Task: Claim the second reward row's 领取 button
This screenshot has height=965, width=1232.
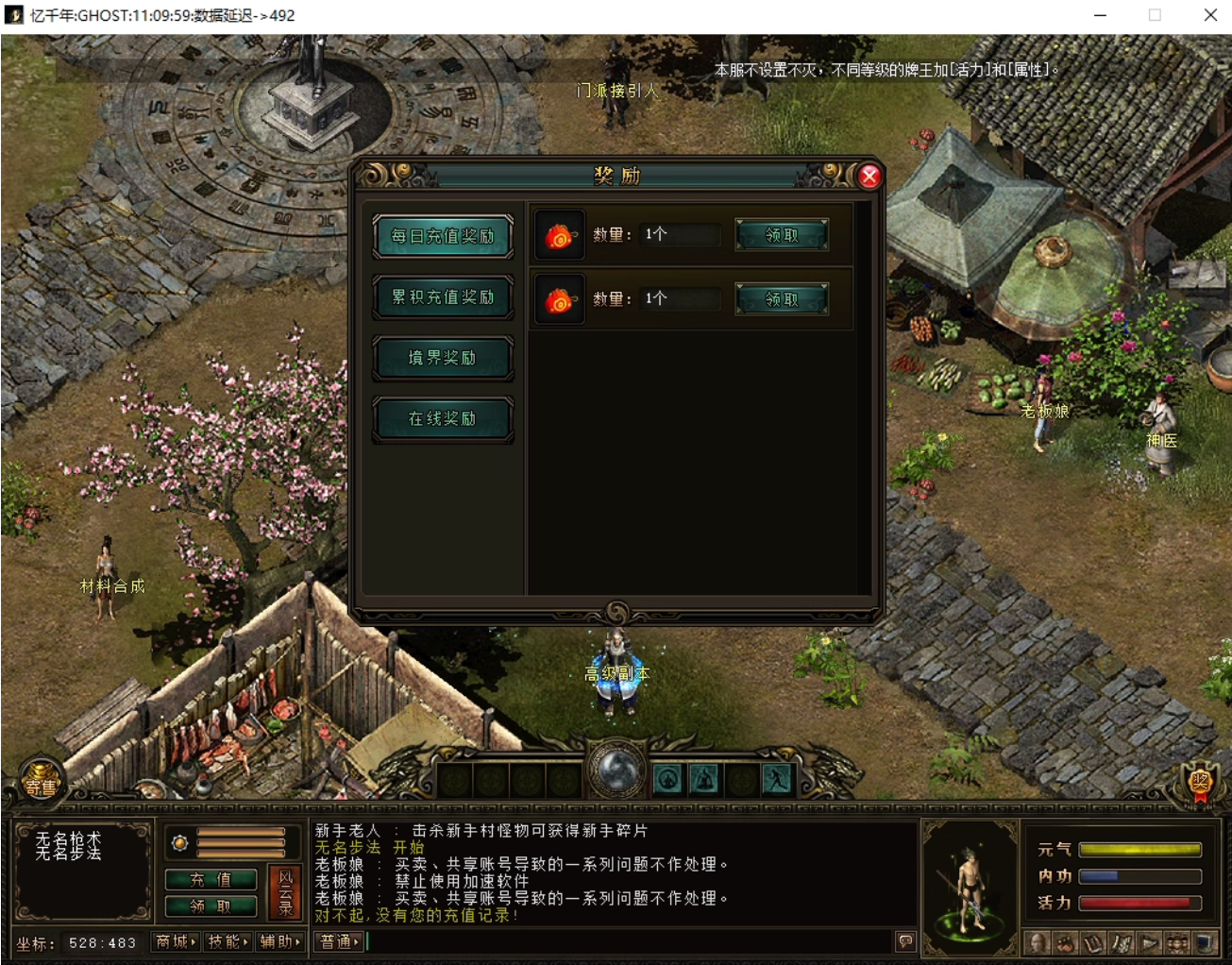Action: [x=782, y=299]
